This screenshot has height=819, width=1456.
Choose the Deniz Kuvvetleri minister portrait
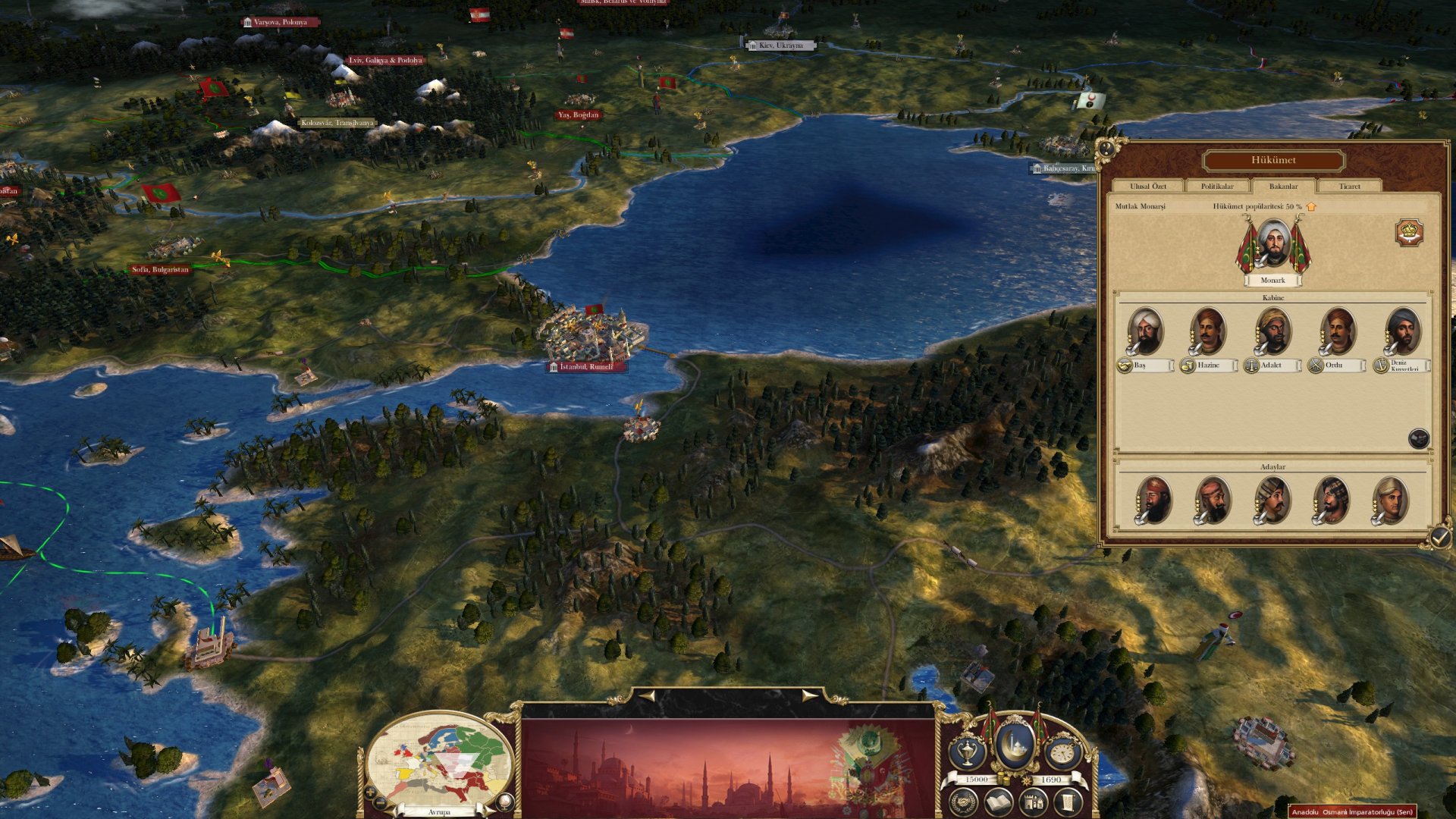(x=1401, y=331)
